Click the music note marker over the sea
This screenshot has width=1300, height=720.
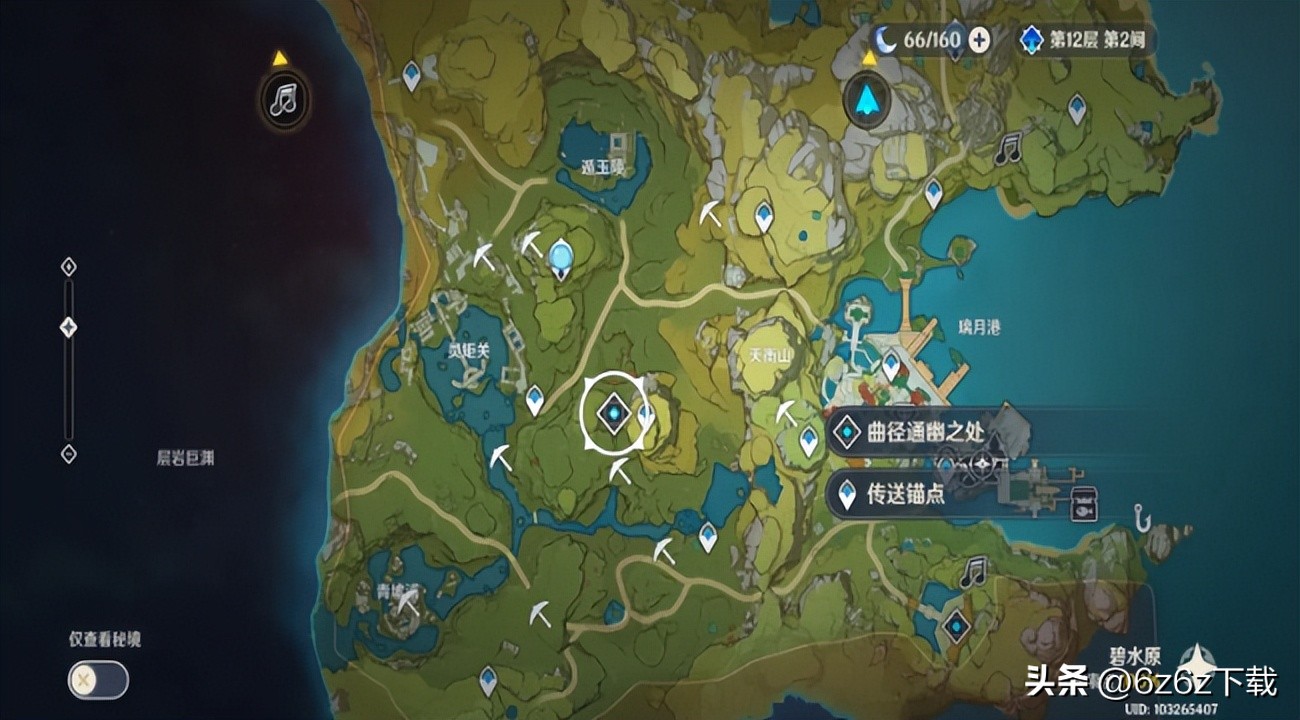284,99
